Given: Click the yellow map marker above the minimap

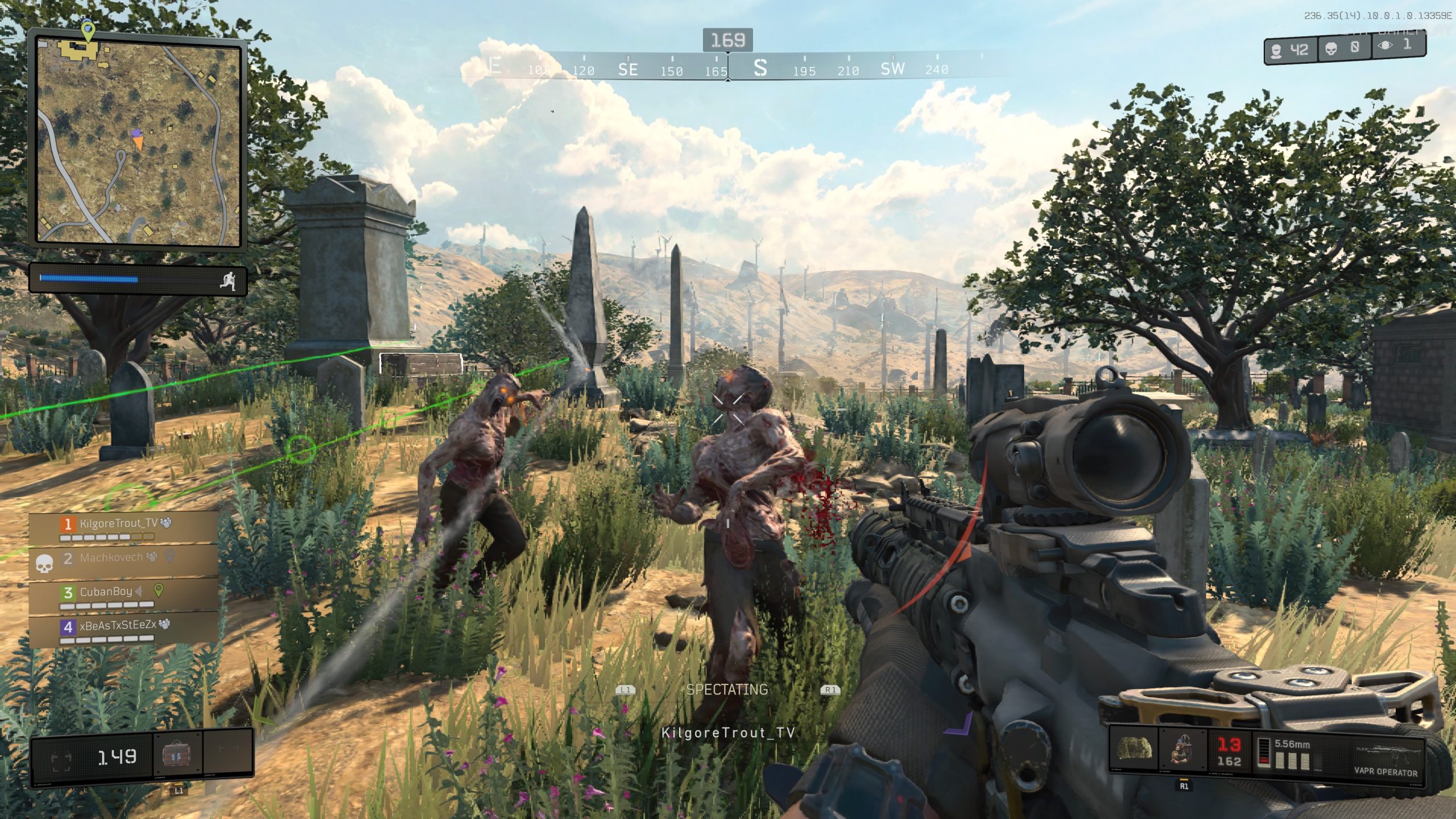Looking at the screenshot, I should [87, 30].
